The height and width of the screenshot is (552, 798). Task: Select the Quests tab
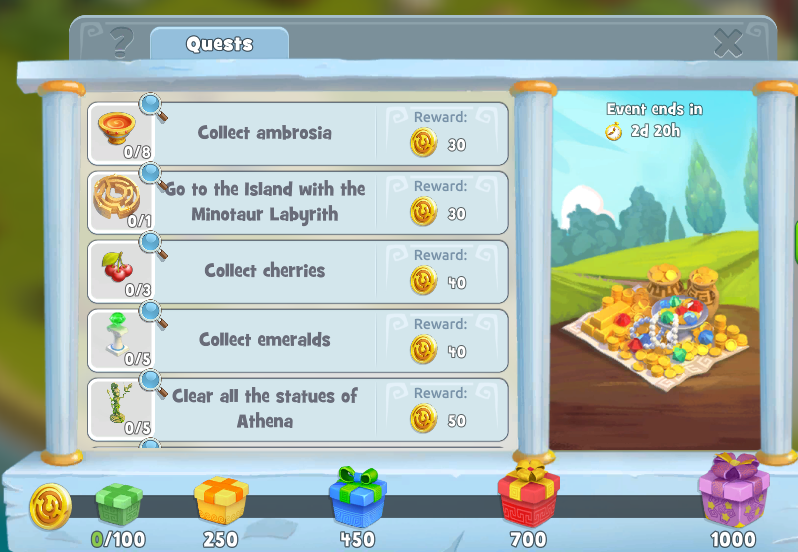tap(219, 44)
